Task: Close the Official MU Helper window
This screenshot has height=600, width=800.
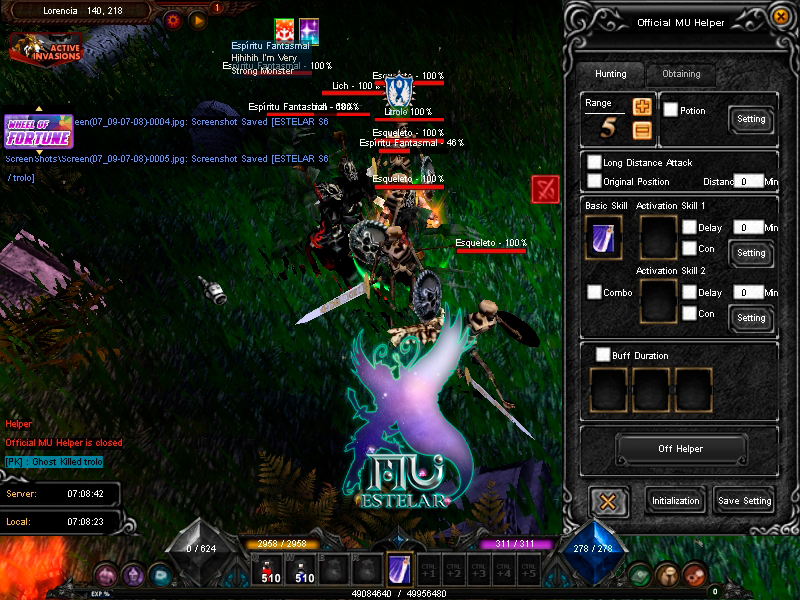Action: pos(608,500)
